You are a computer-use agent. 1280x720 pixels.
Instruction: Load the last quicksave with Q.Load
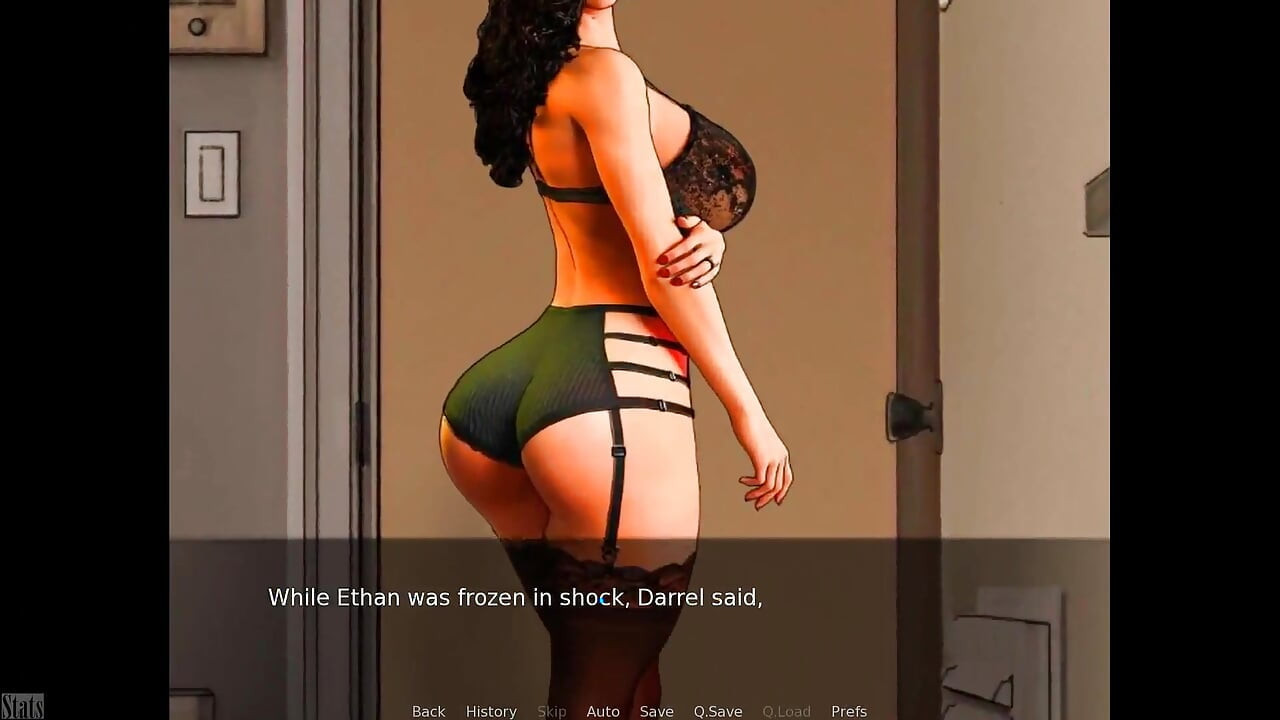tap(786, 710)
